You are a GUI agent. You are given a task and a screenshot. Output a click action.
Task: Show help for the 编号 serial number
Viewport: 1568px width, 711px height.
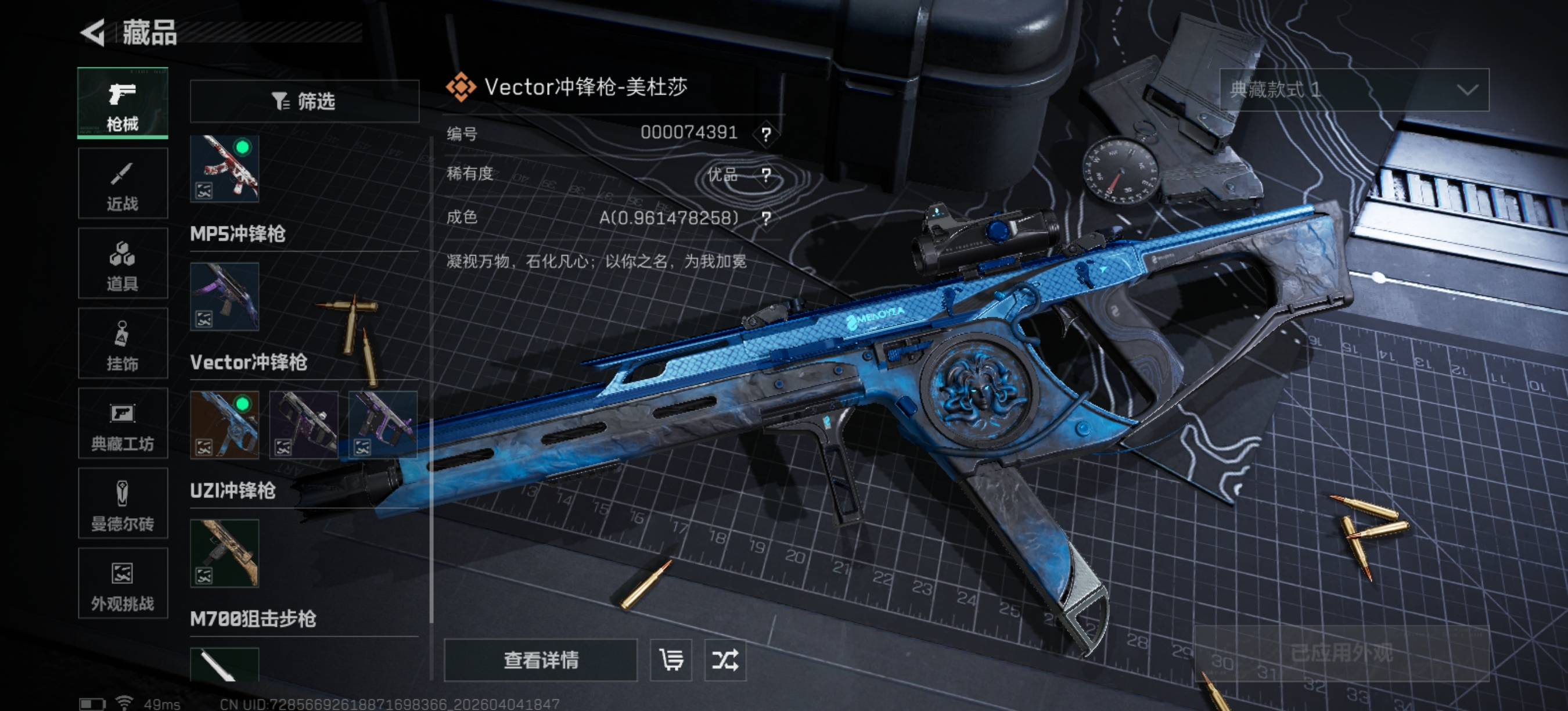(766, 134)
